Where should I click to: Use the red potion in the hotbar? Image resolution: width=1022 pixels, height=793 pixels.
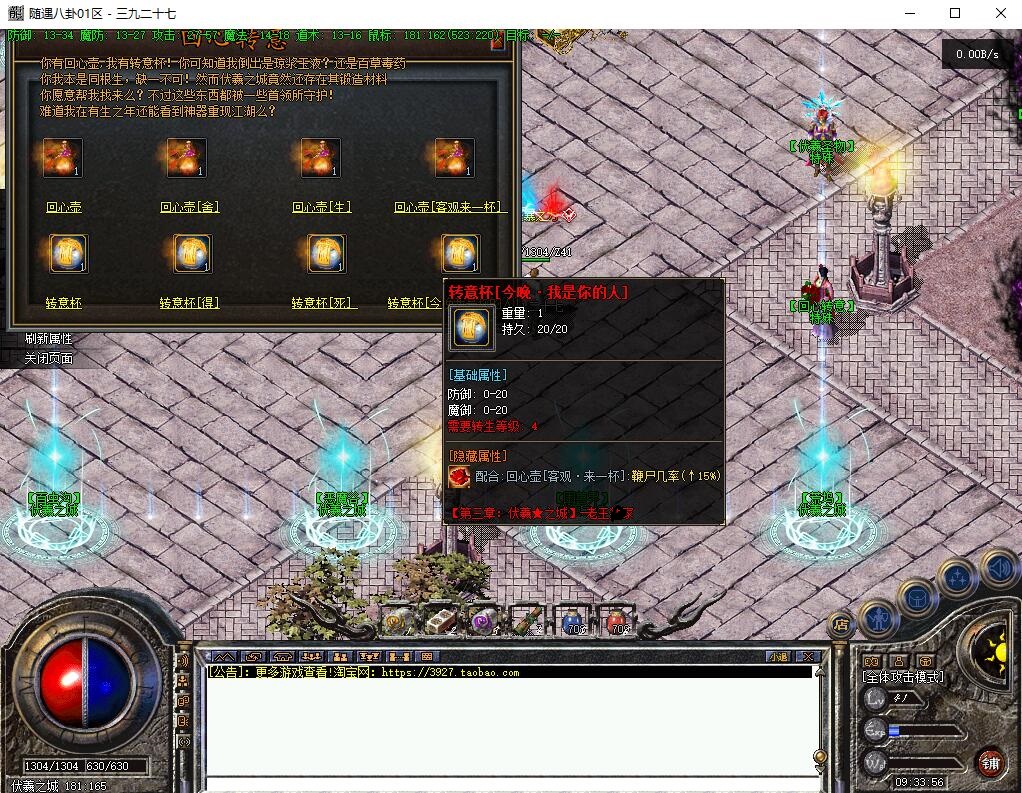coord(616,621)
